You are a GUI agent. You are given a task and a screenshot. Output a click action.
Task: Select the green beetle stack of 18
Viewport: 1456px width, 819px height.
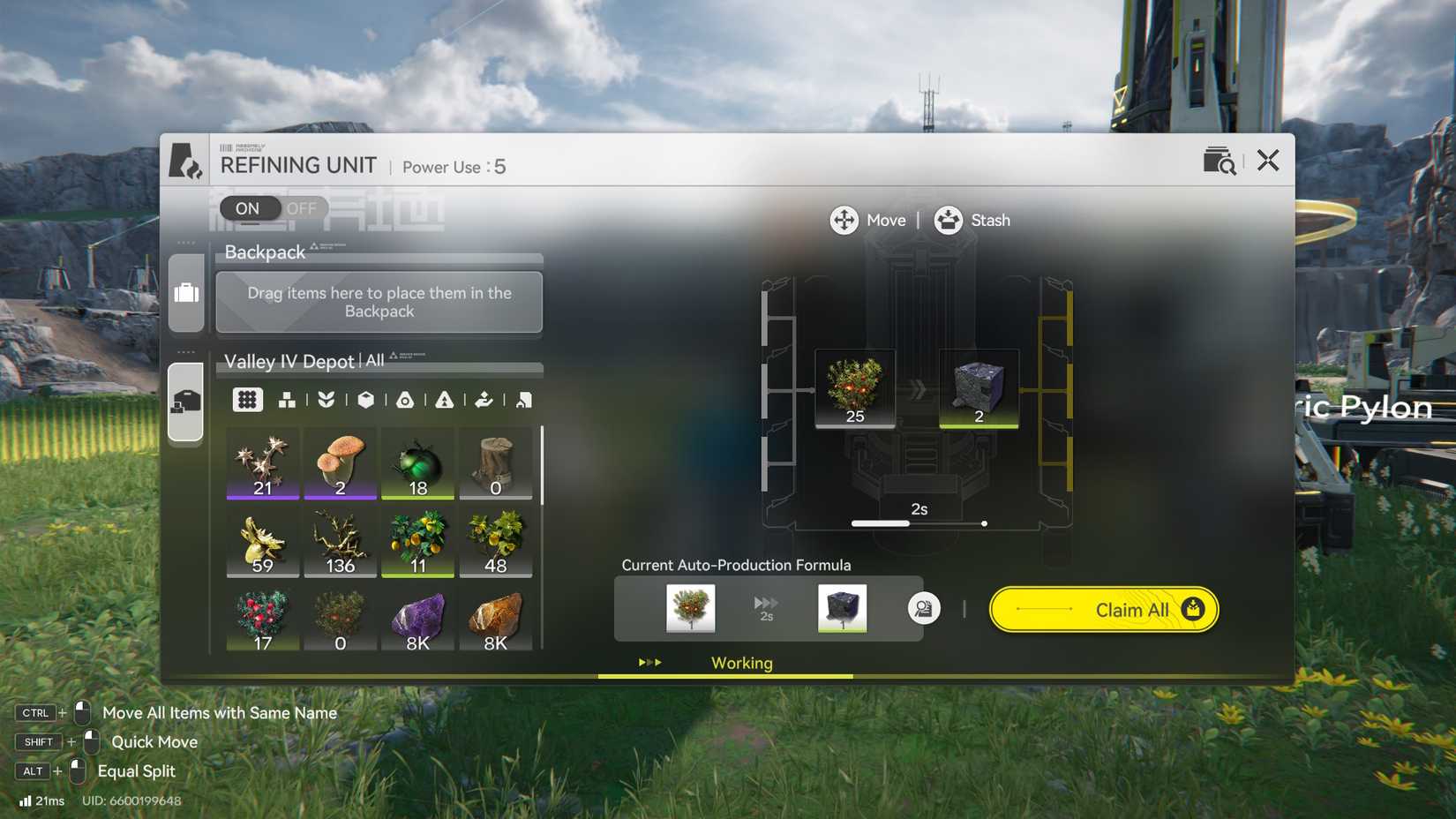click(x=417, y=463)
